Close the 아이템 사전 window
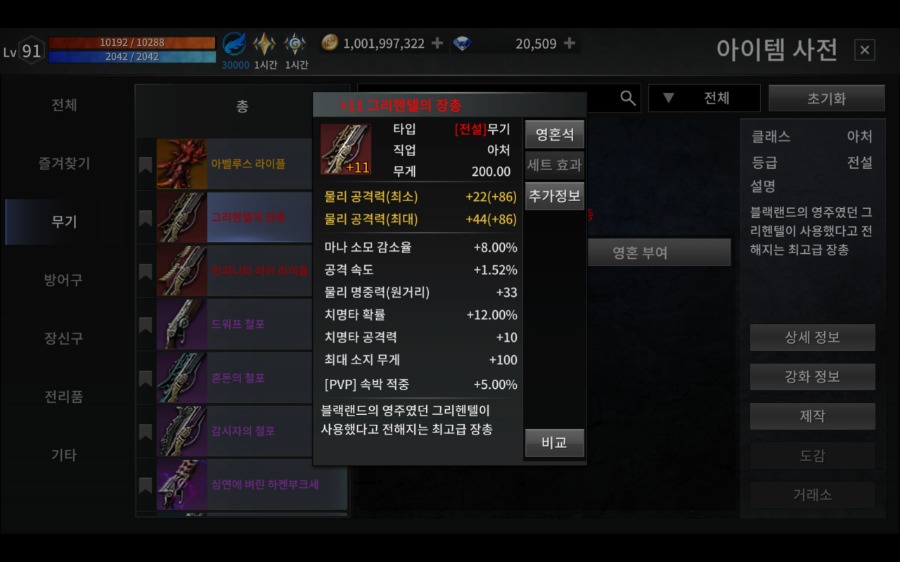The width and height of the screenshot is (900, 562). click(x=865, y=50)
